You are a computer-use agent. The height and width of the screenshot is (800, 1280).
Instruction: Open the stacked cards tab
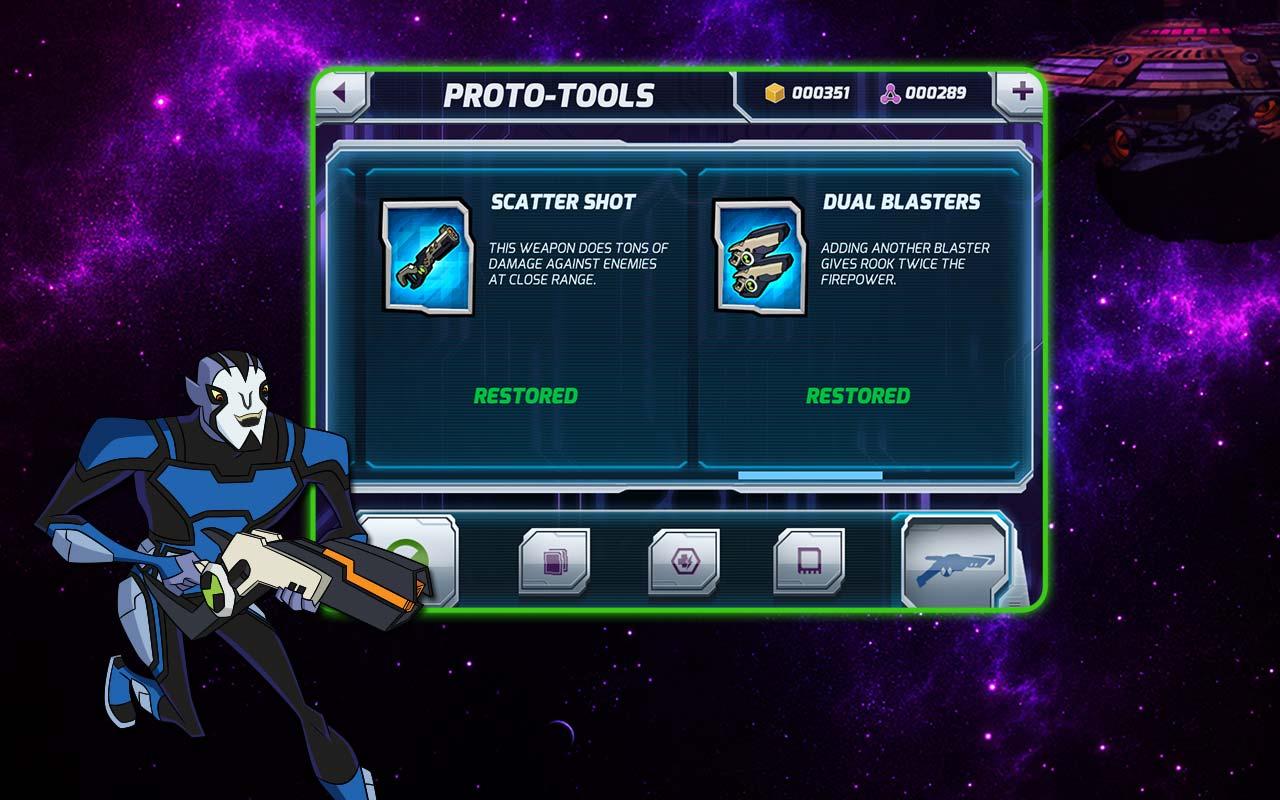click(x=554, y=561)
